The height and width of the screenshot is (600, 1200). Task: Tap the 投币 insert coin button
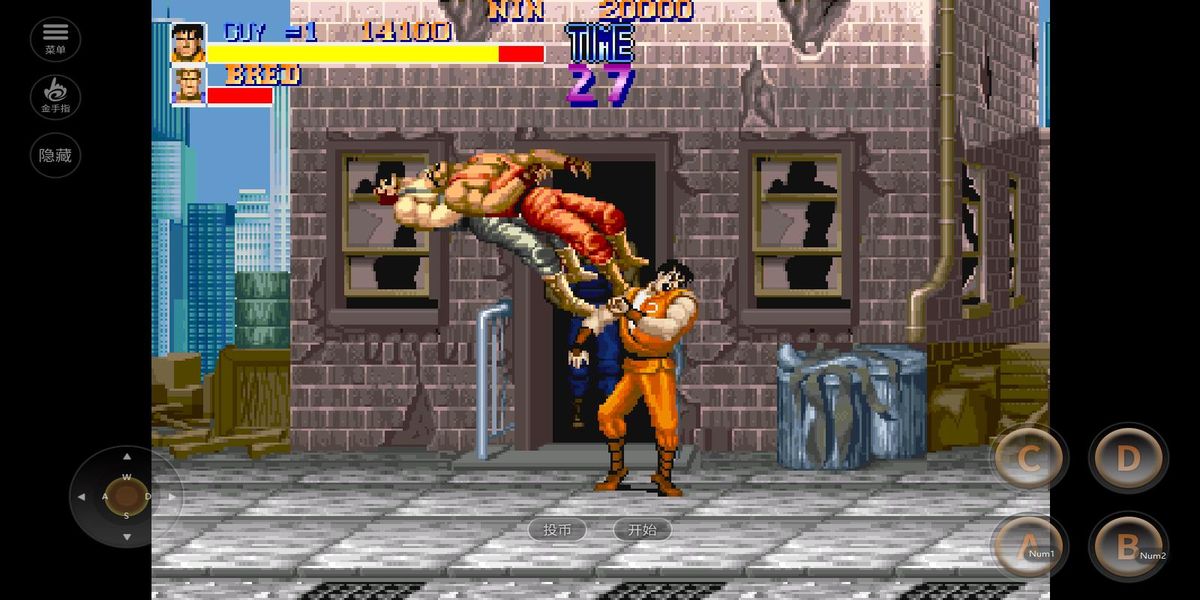point(557,530)
